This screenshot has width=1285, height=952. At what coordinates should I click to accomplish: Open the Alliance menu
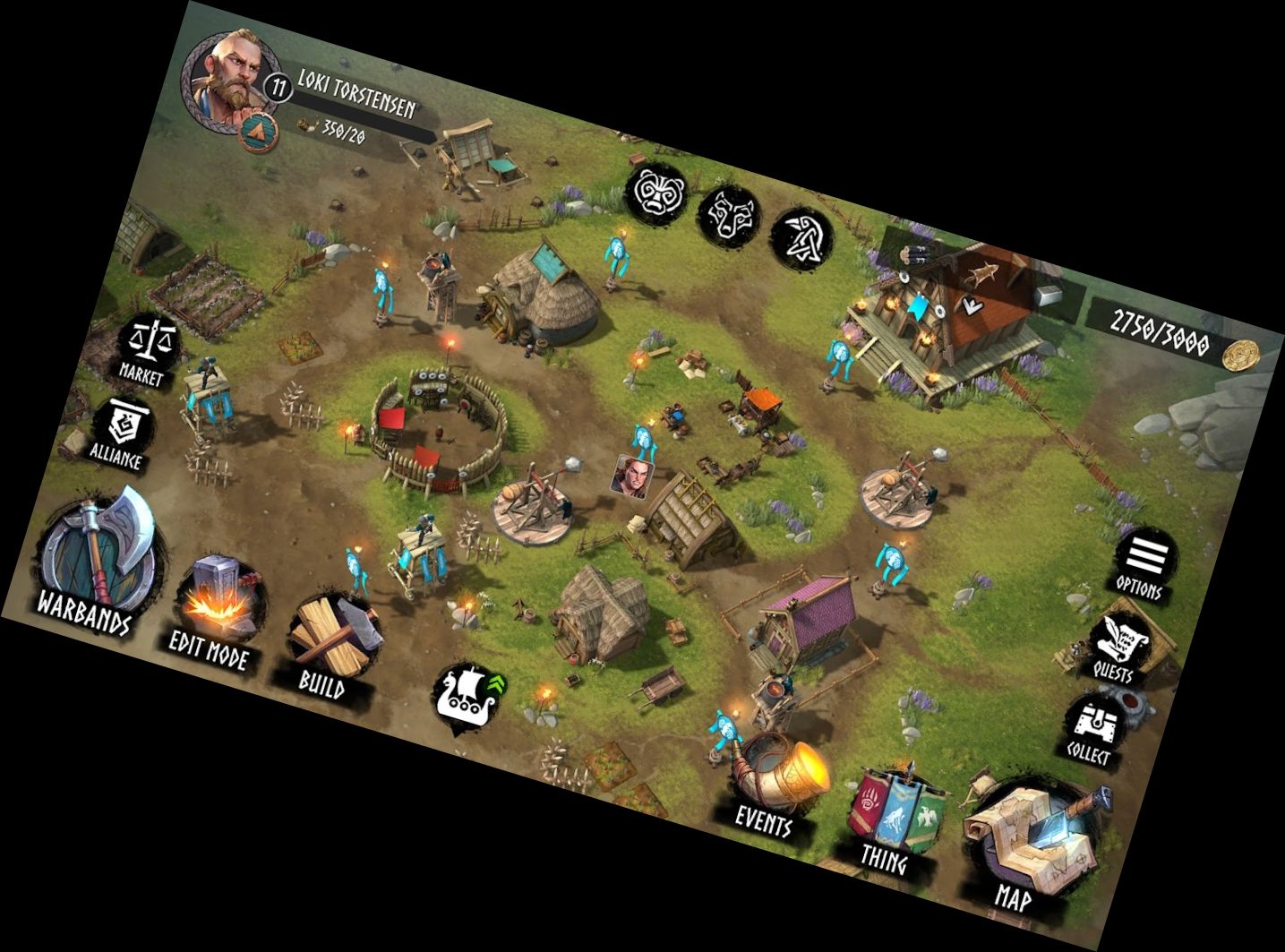tap(124, 429)
